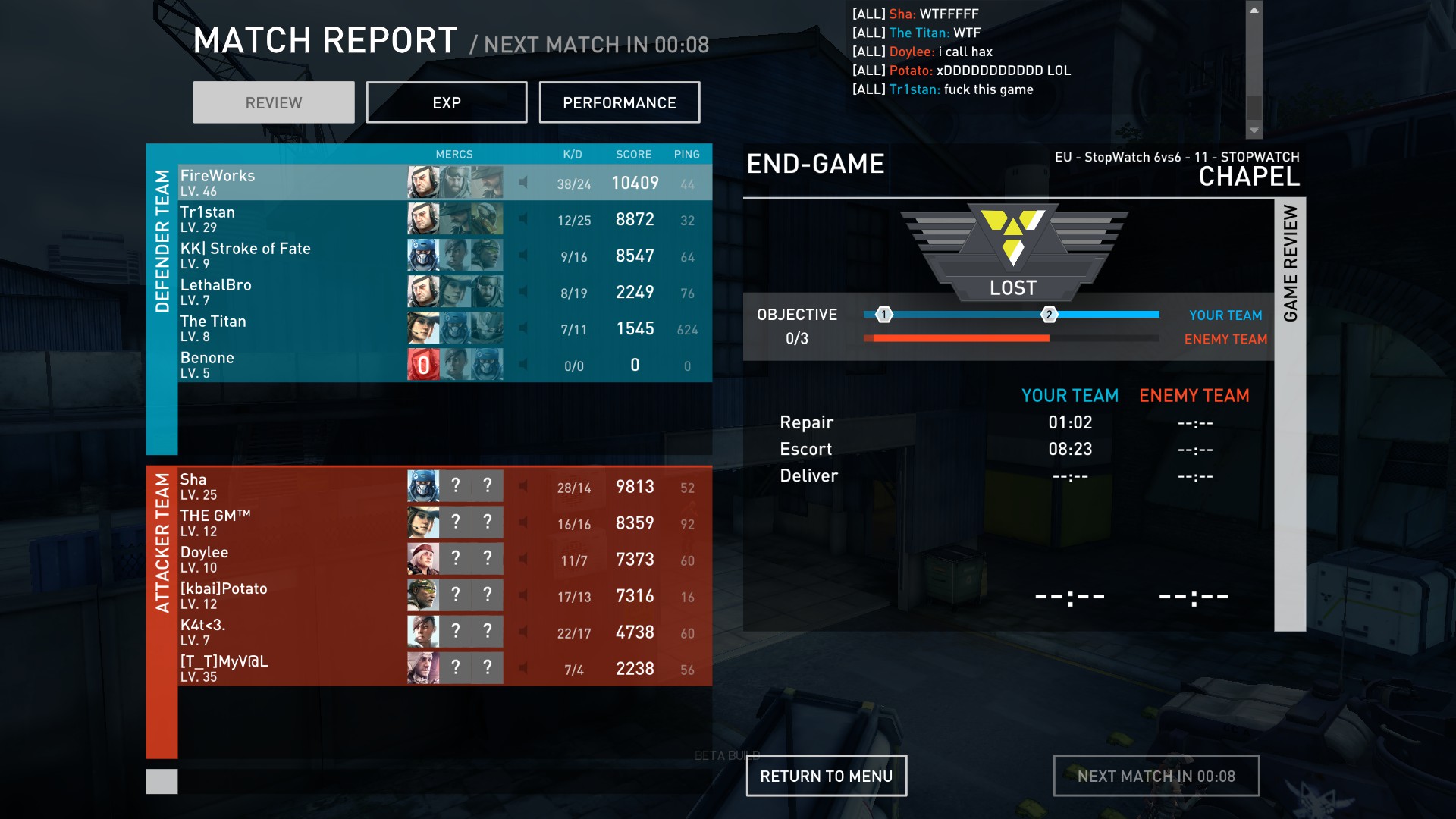Select the REVIEW tab
Image resolution: width=1456 pixels, height=819 pixels.
273,102
